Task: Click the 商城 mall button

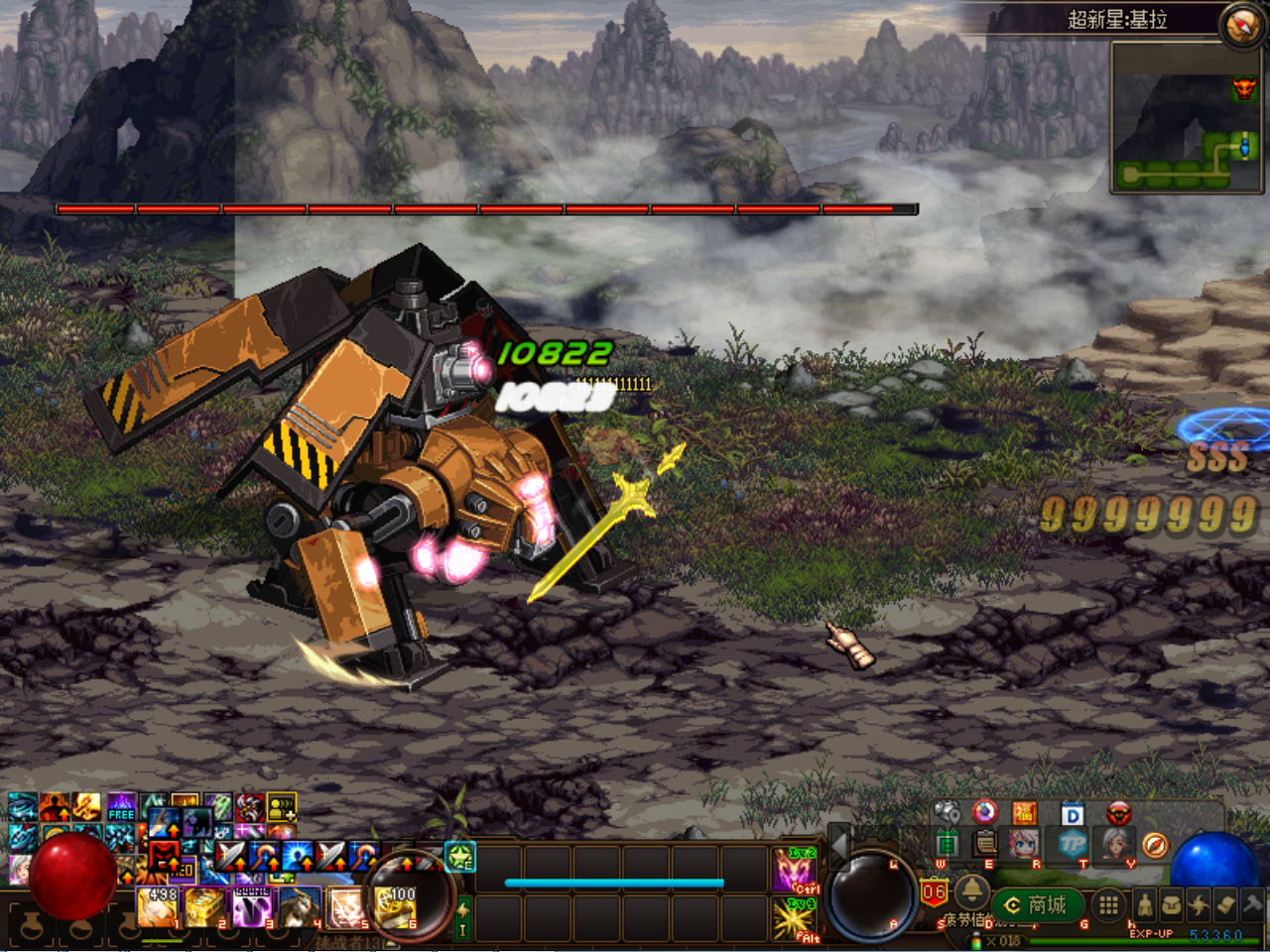Action: pyautogui.click(x=1037, y=903)
